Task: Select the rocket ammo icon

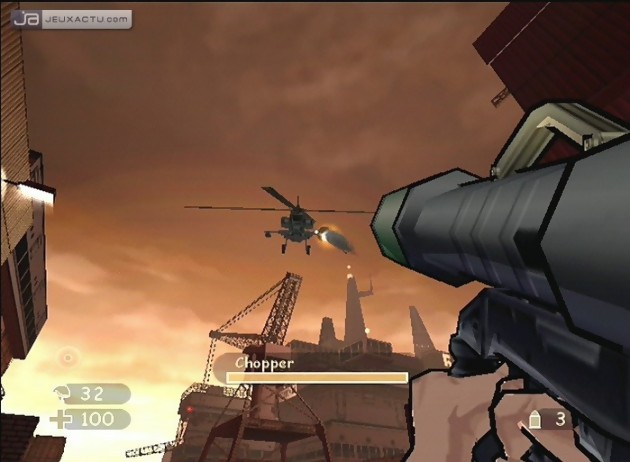Action: pos(534,421)
